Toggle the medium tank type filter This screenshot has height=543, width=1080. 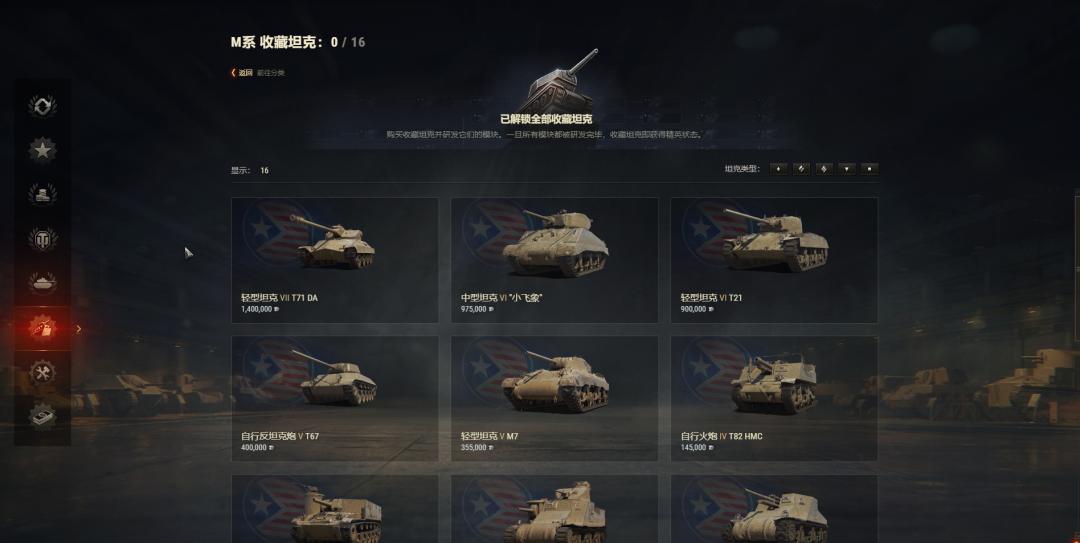tap(801, 169)
